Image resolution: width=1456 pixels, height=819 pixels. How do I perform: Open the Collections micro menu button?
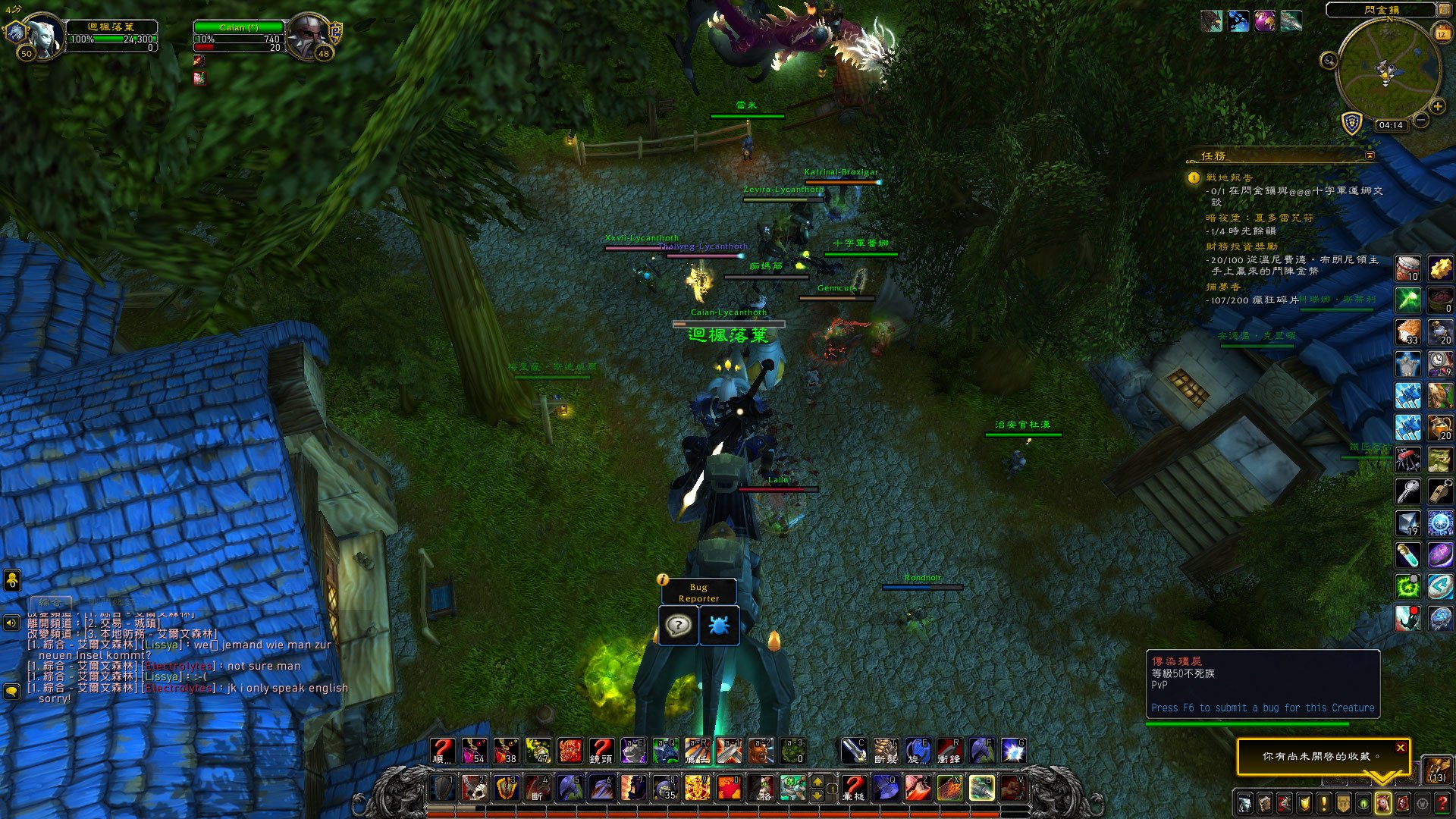(x=1382, y=803)
